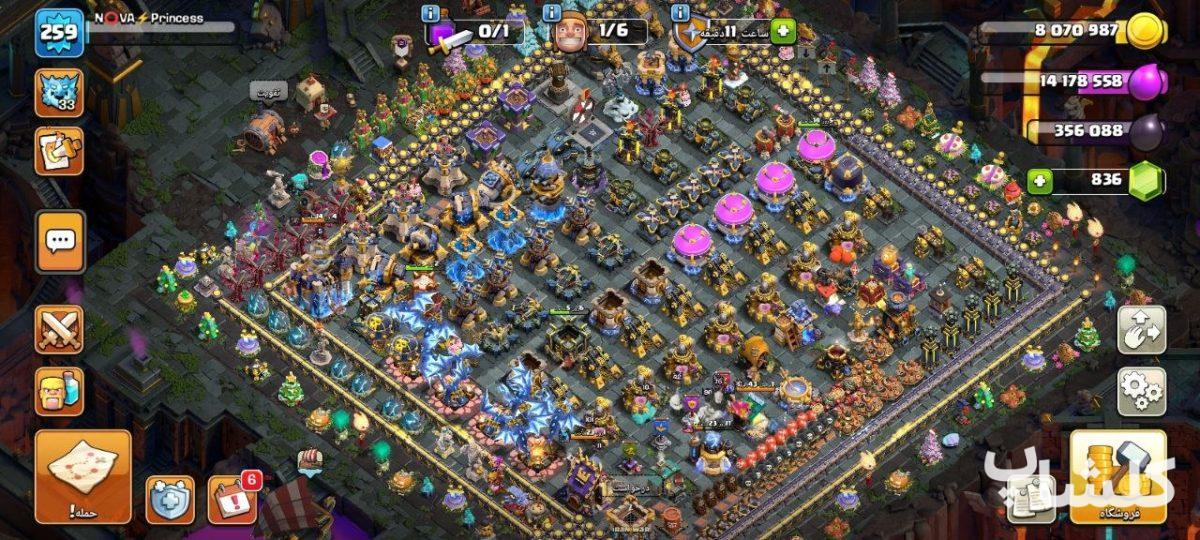Image resolution: width=1200 pixels, height=540 pixels.
Task: Open the Shop with coins and hammer
Action: 1118,477
